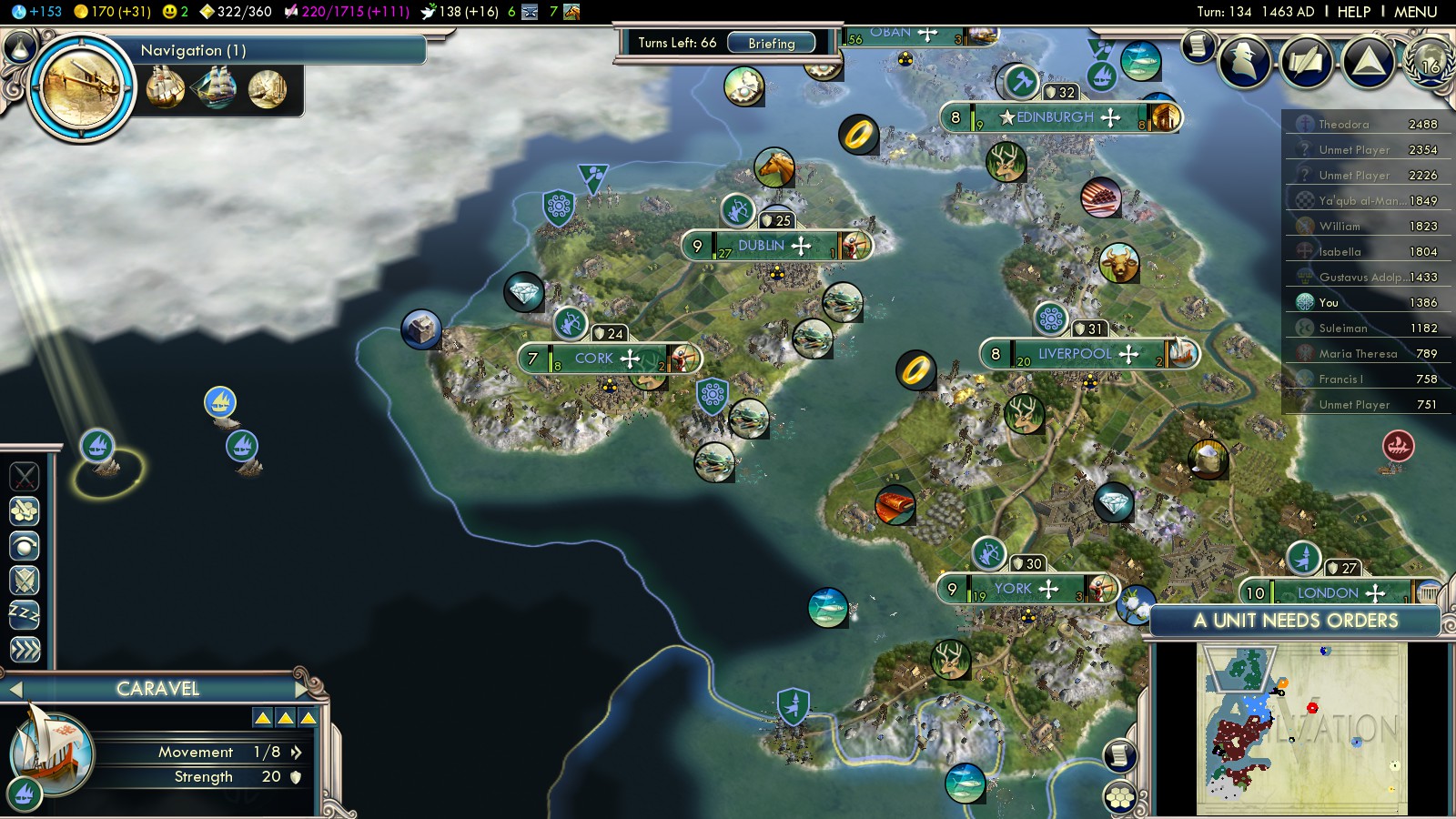Open the World Congress globe icon
Image resolution: width=1456 pixels, height=819 pixels.
coord(1431,61)
